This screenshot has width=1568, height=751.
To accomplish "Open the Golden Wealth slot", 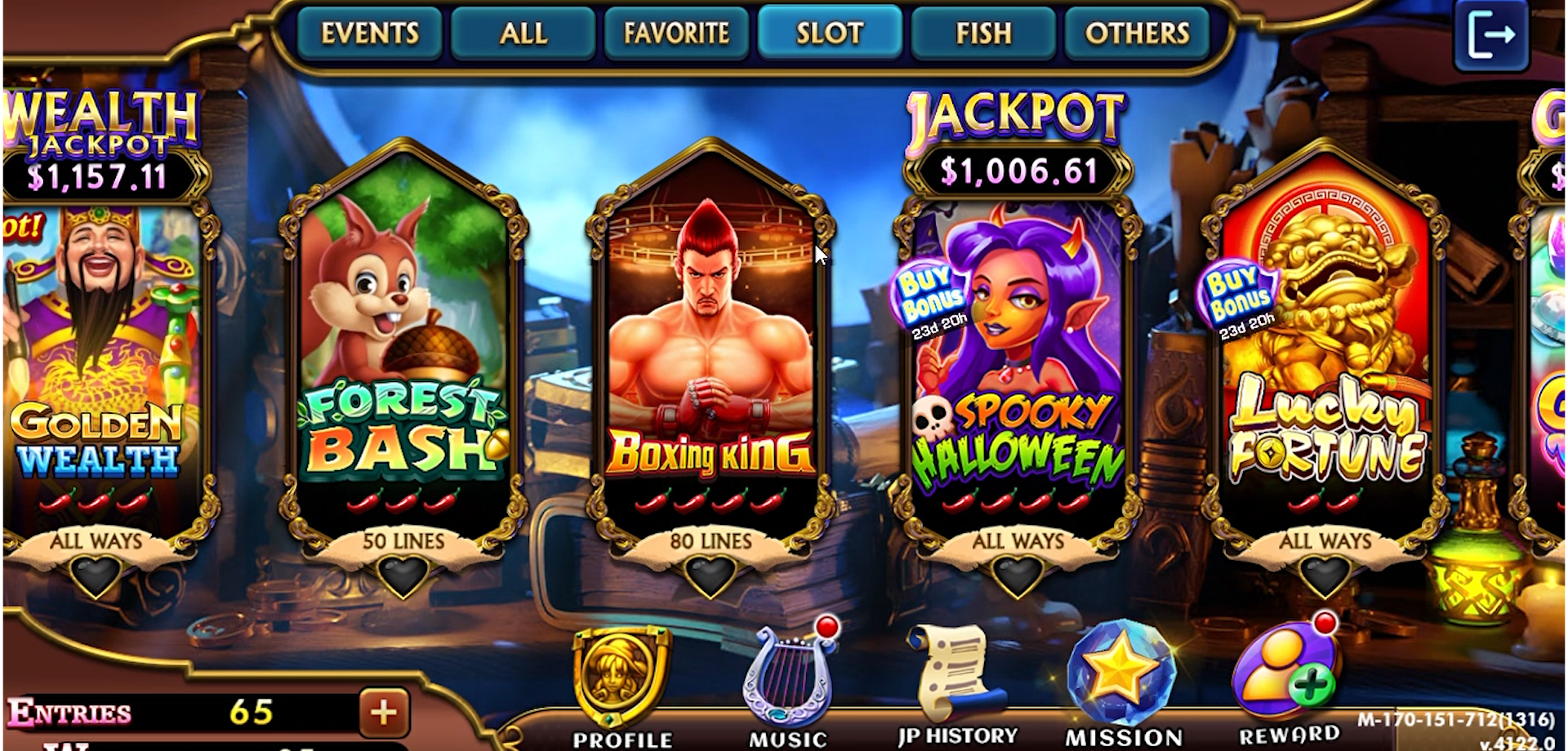I will (x=98, y=343).
